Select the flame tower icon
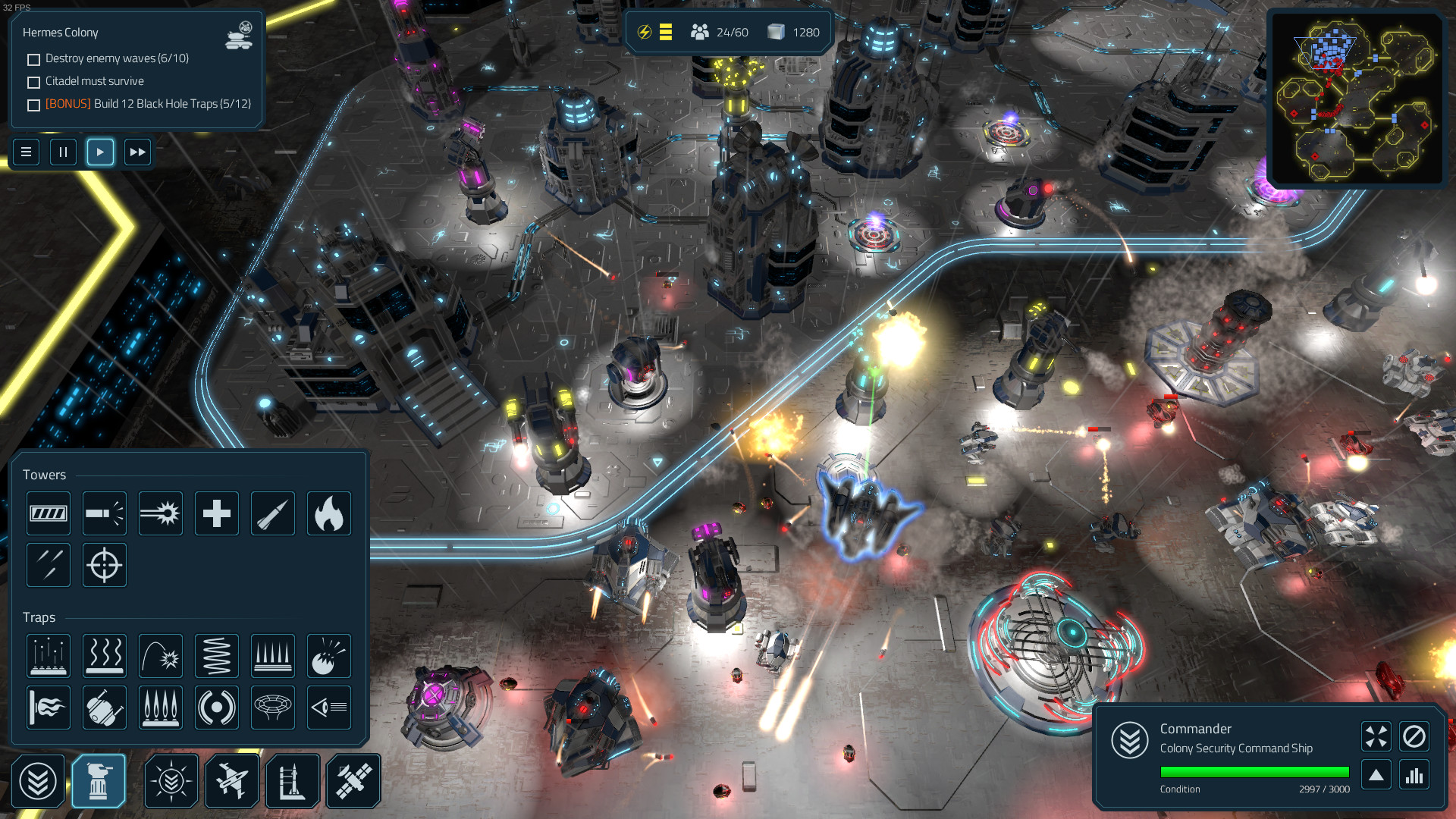1456x819 pixels. click(x=328, y=513)
